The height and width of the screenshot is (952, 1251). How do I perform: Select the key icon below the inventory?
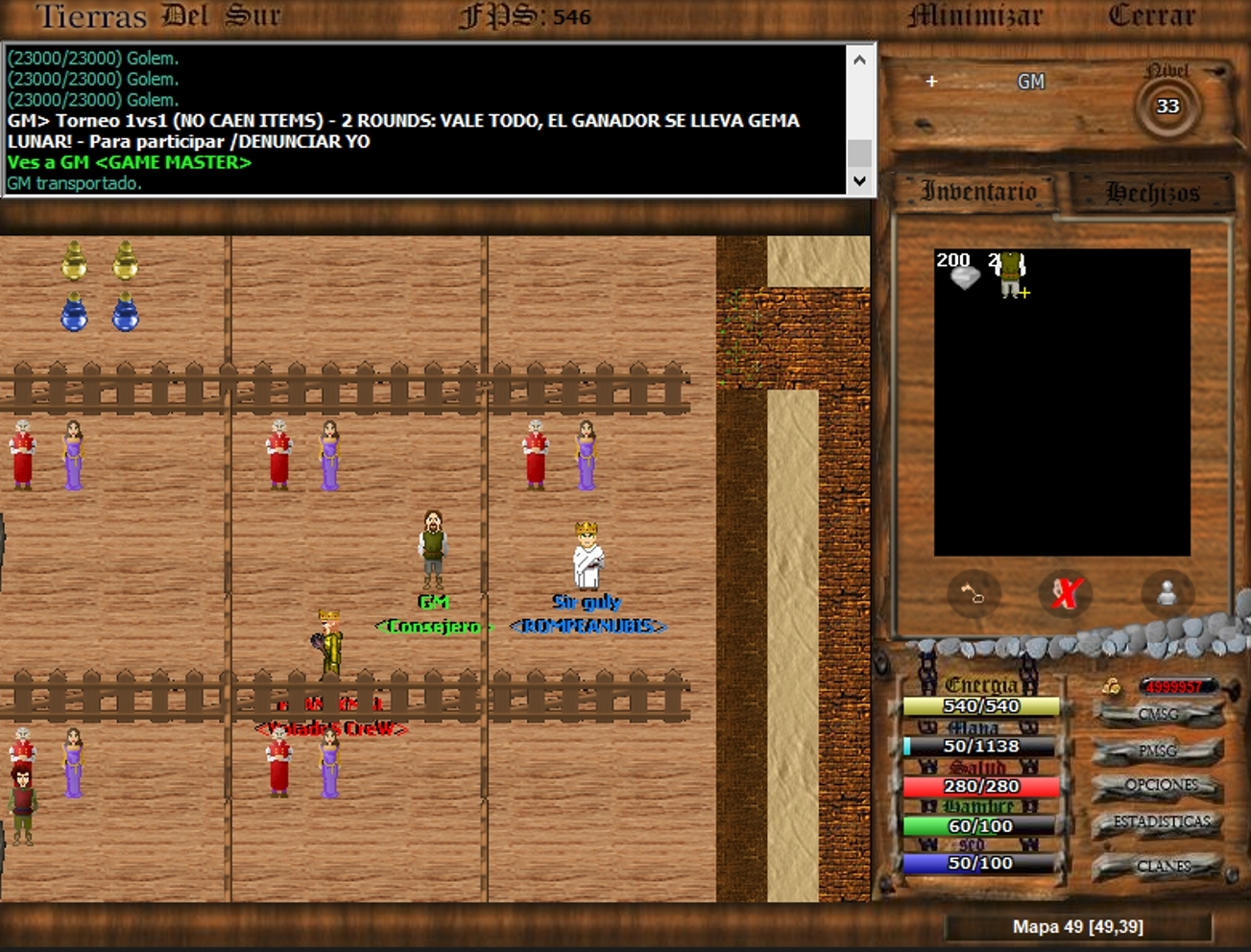(x=974, y=594)
